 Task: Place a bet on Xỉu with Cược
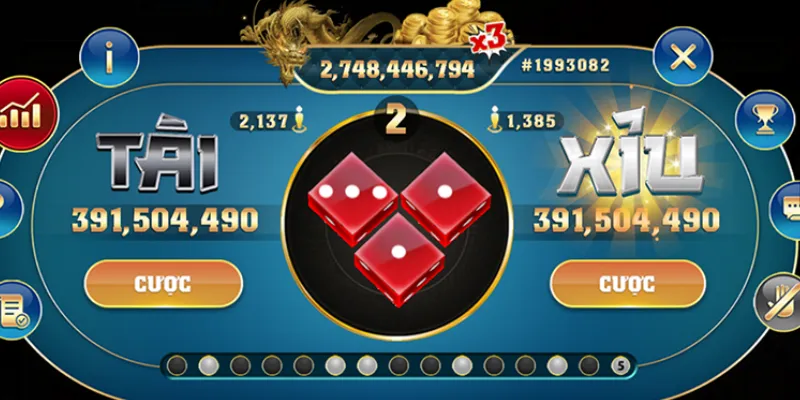627,283
